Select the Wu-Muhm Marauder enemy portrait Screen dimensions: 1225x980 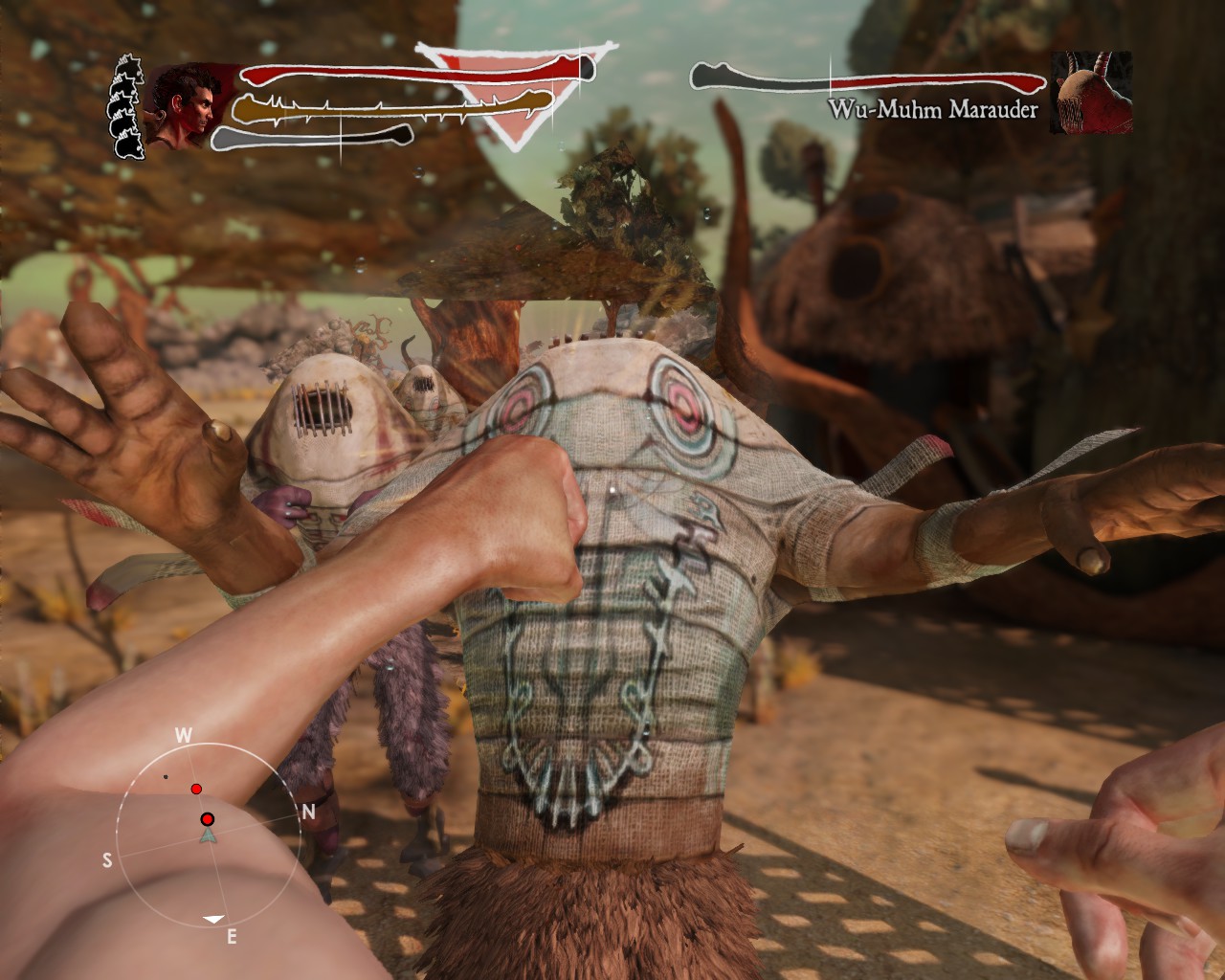tap(1091, 92)
